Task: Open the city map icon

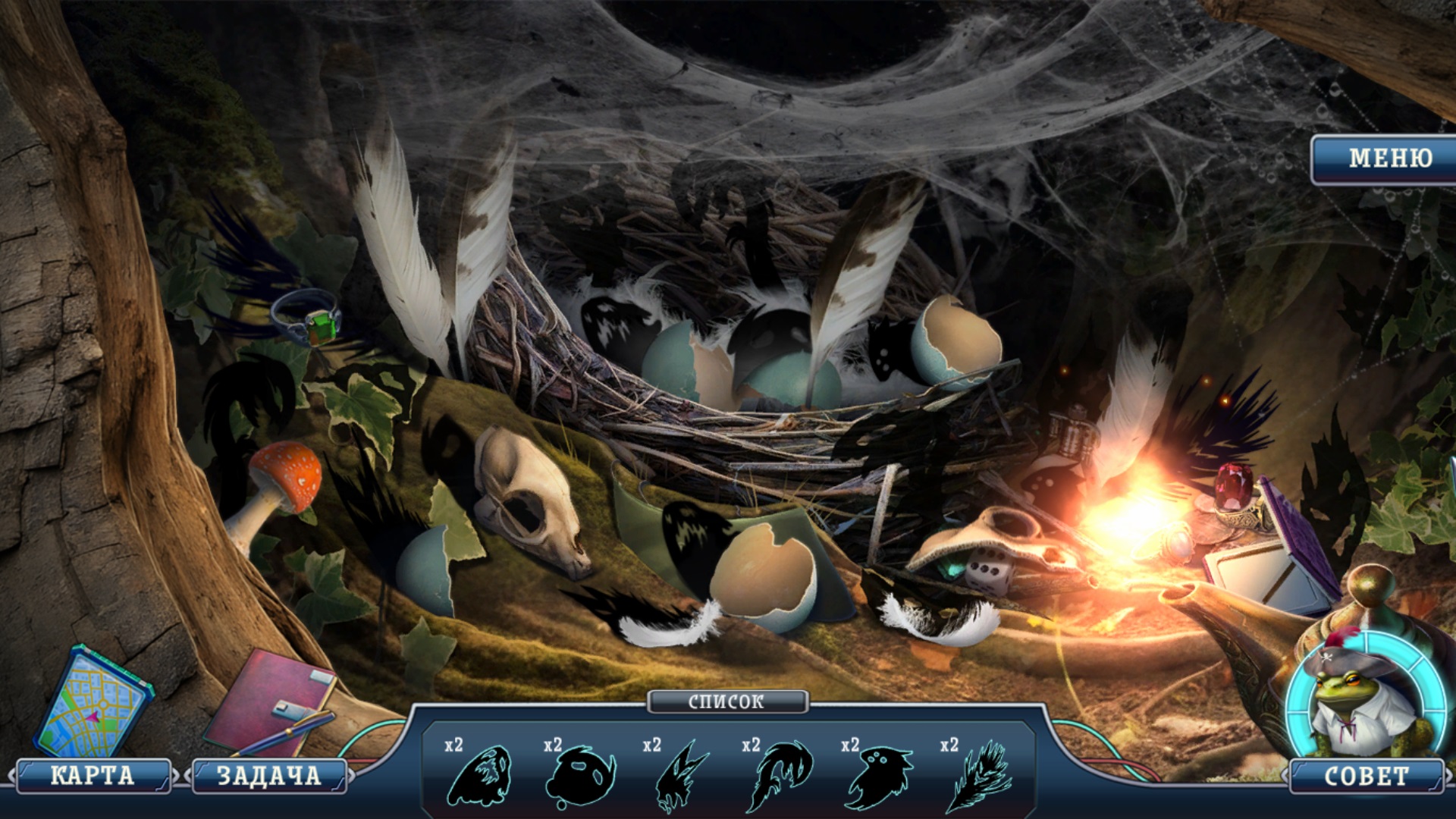Action: tap(93, 704)
